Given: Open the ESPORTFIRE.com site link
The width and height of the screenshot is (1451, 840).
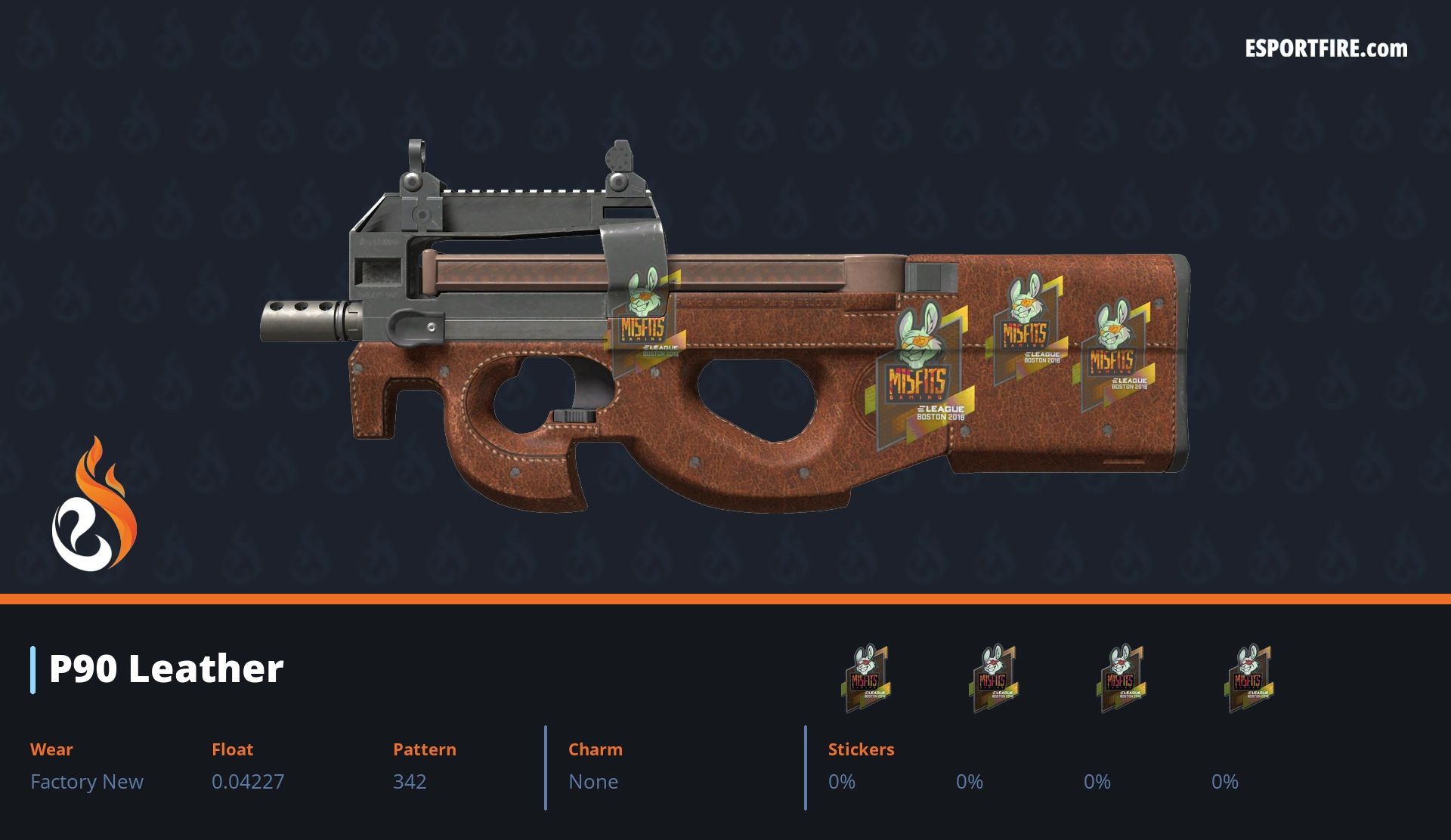Looking at the screenshot, I should (x=1326, y=49).
